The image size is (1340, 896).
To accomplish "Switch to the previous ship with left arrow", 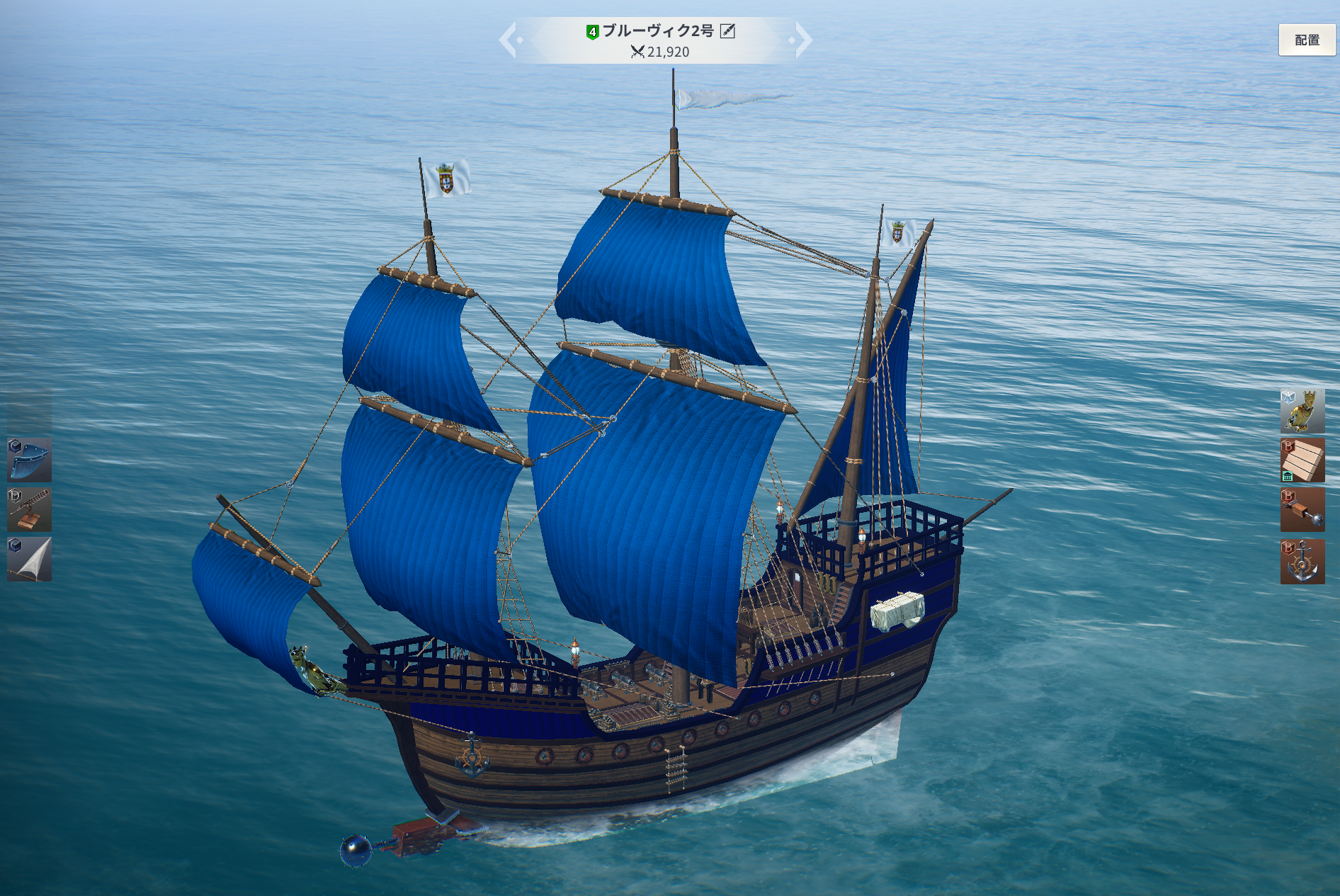I will [509, 40].
